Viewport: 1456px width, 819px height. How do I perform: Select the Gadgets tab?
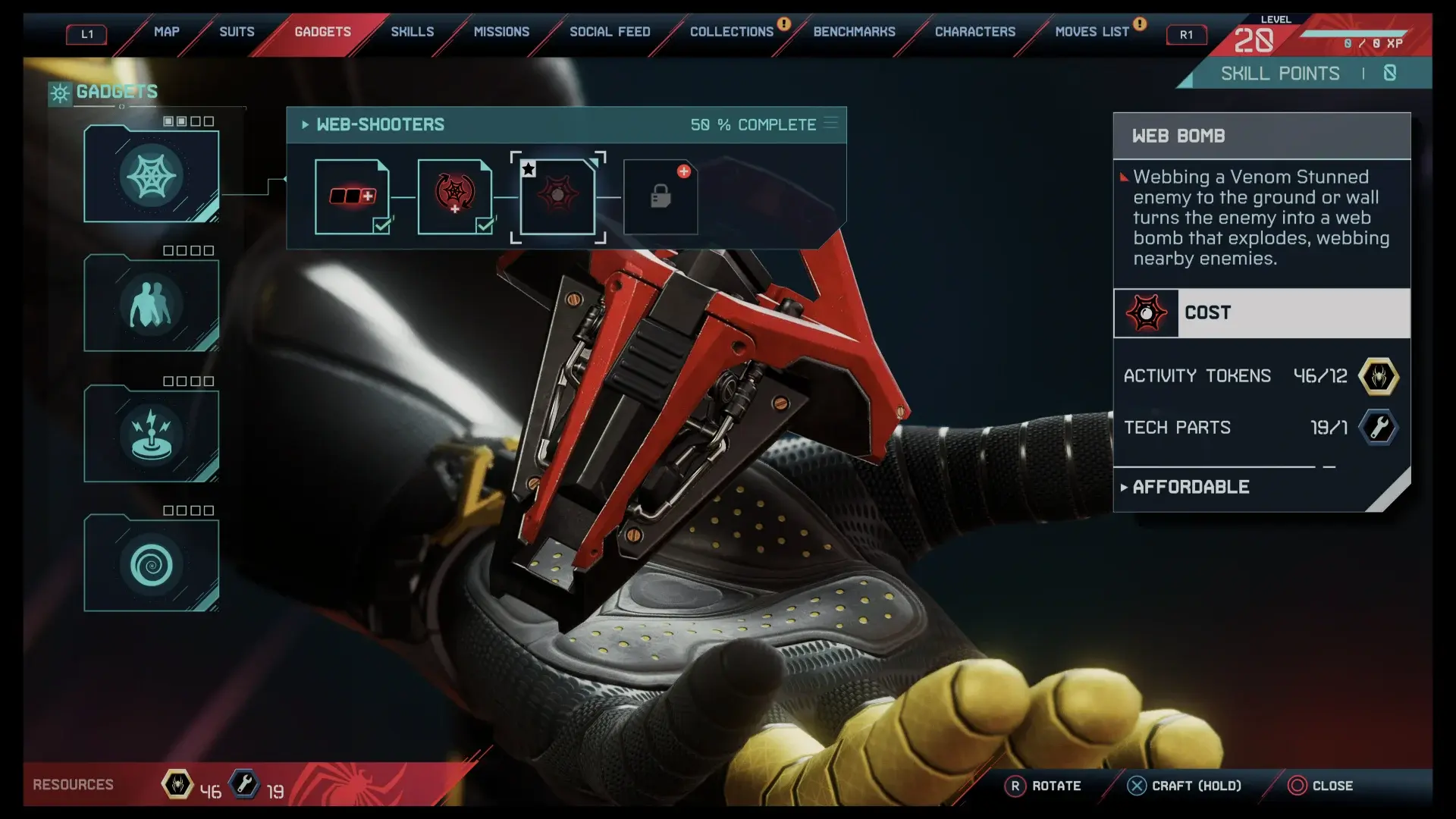[322, 32]
